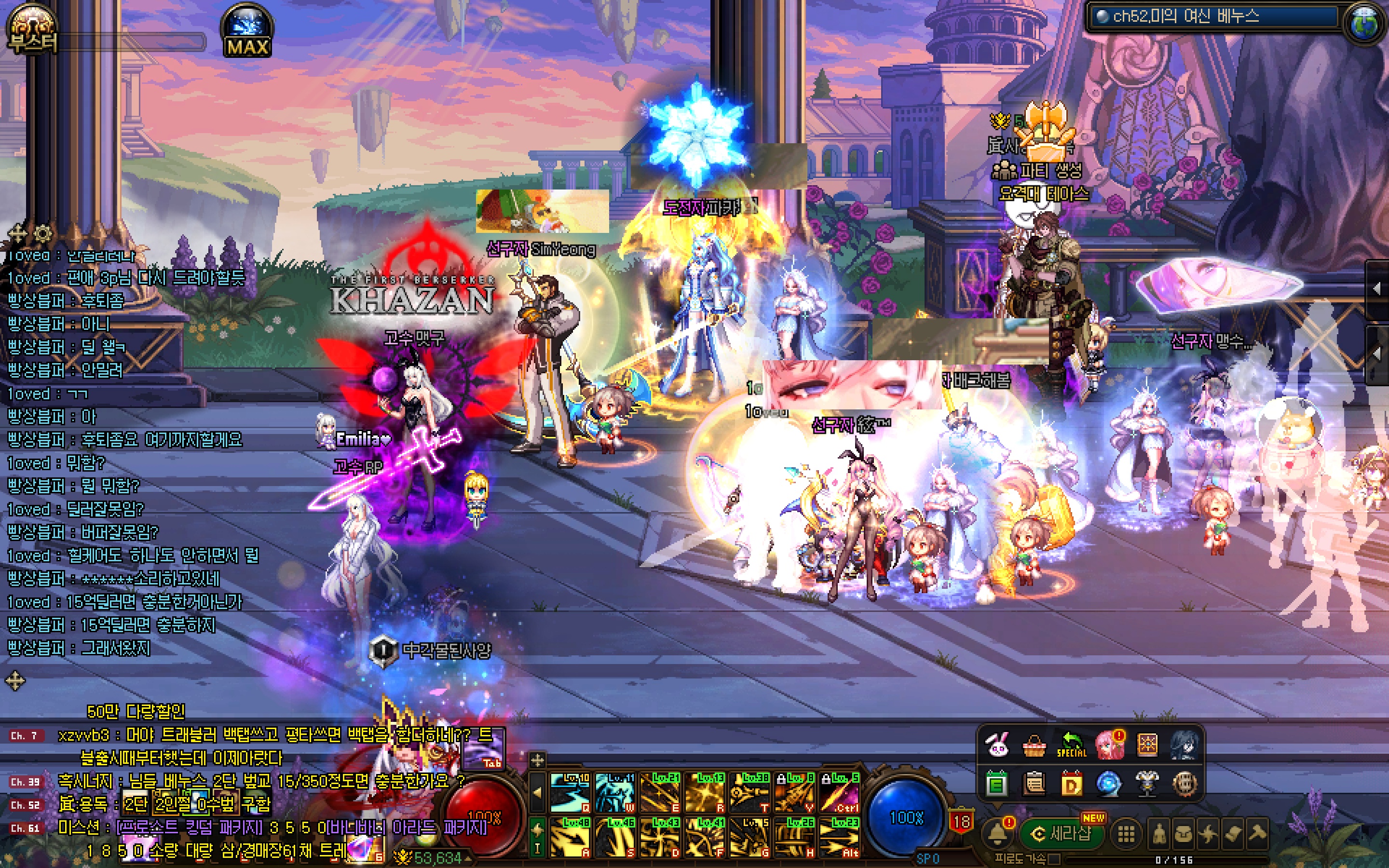Activate the Lv.38 skill in the T slot
The image size is (1389, 868).
click(749, 792)
